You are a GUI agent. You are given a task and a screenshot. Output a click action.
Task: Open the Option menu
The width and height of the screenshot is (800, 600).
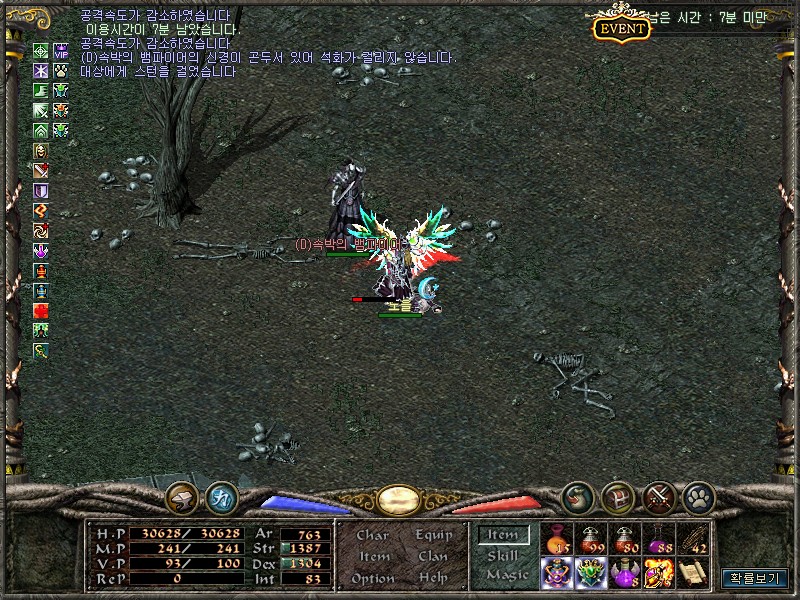(373, 578)
